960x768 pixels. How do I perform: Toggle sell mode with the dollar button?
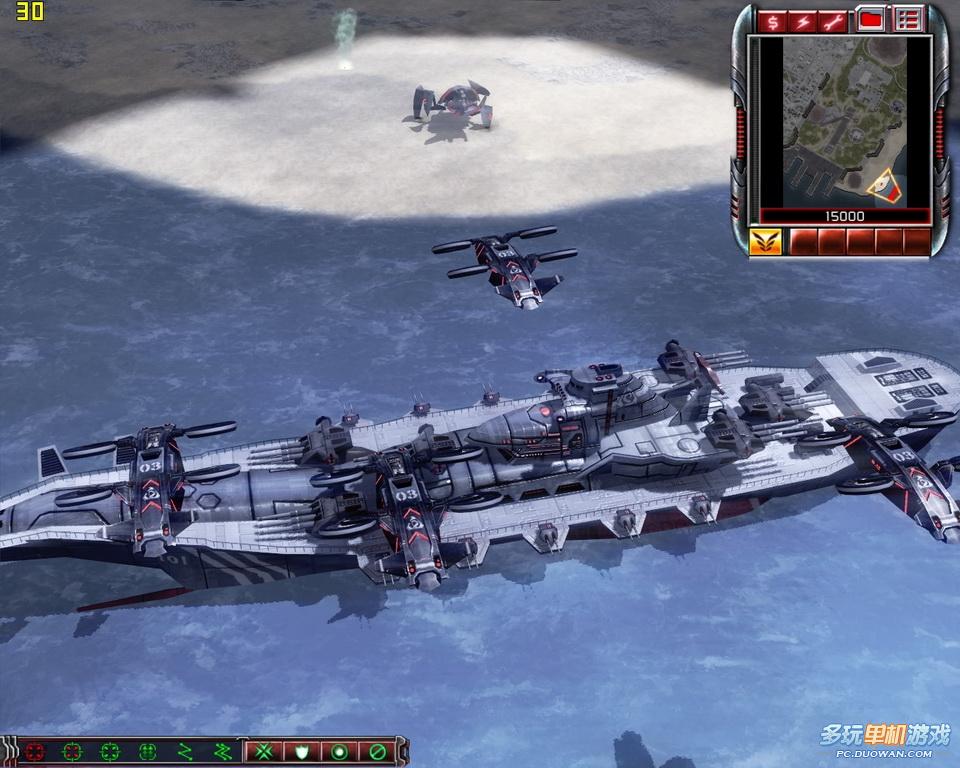tap(773, 20)
